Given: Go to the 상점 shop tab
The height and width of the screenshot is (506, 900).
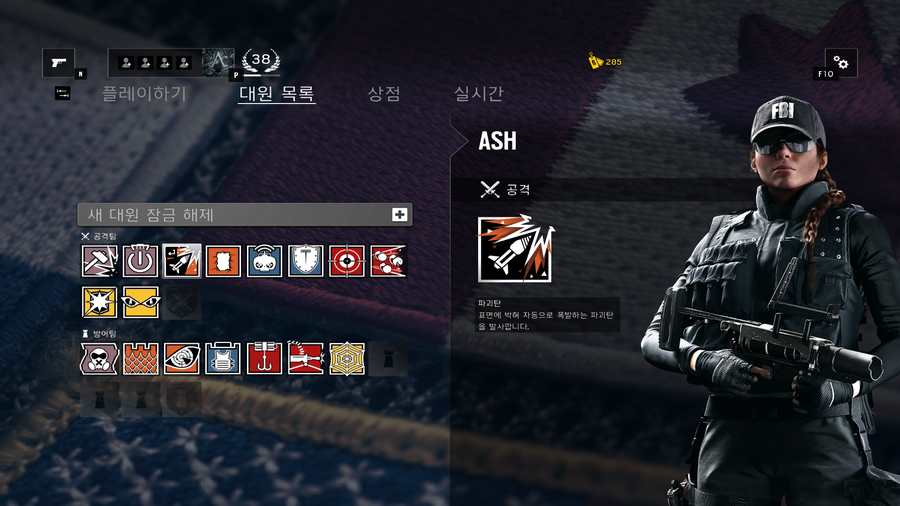Looking at the screenshot, I should pos(384,94).
